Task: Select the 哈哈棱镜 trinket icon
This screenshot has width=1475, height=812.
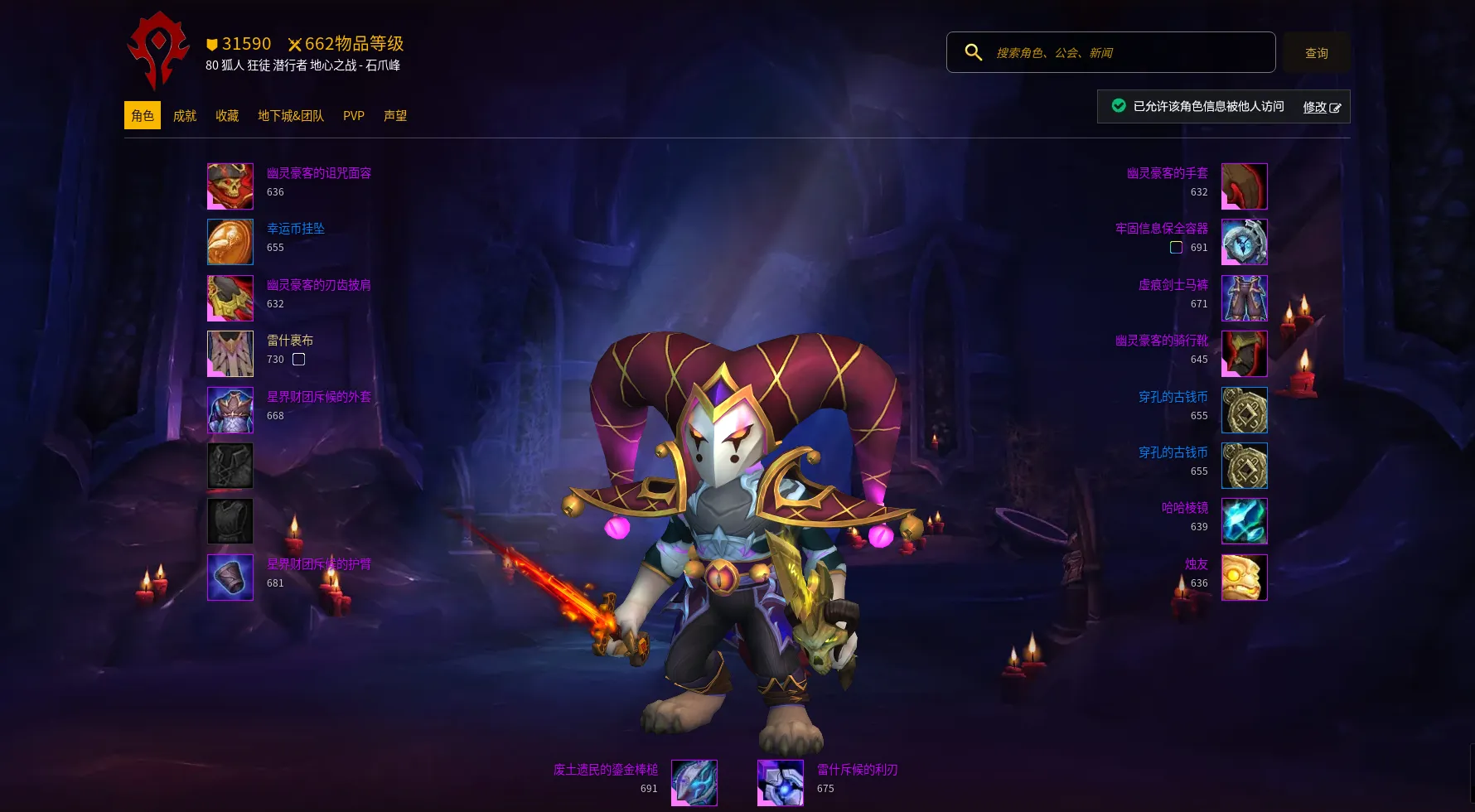Action: (1244, 521)
